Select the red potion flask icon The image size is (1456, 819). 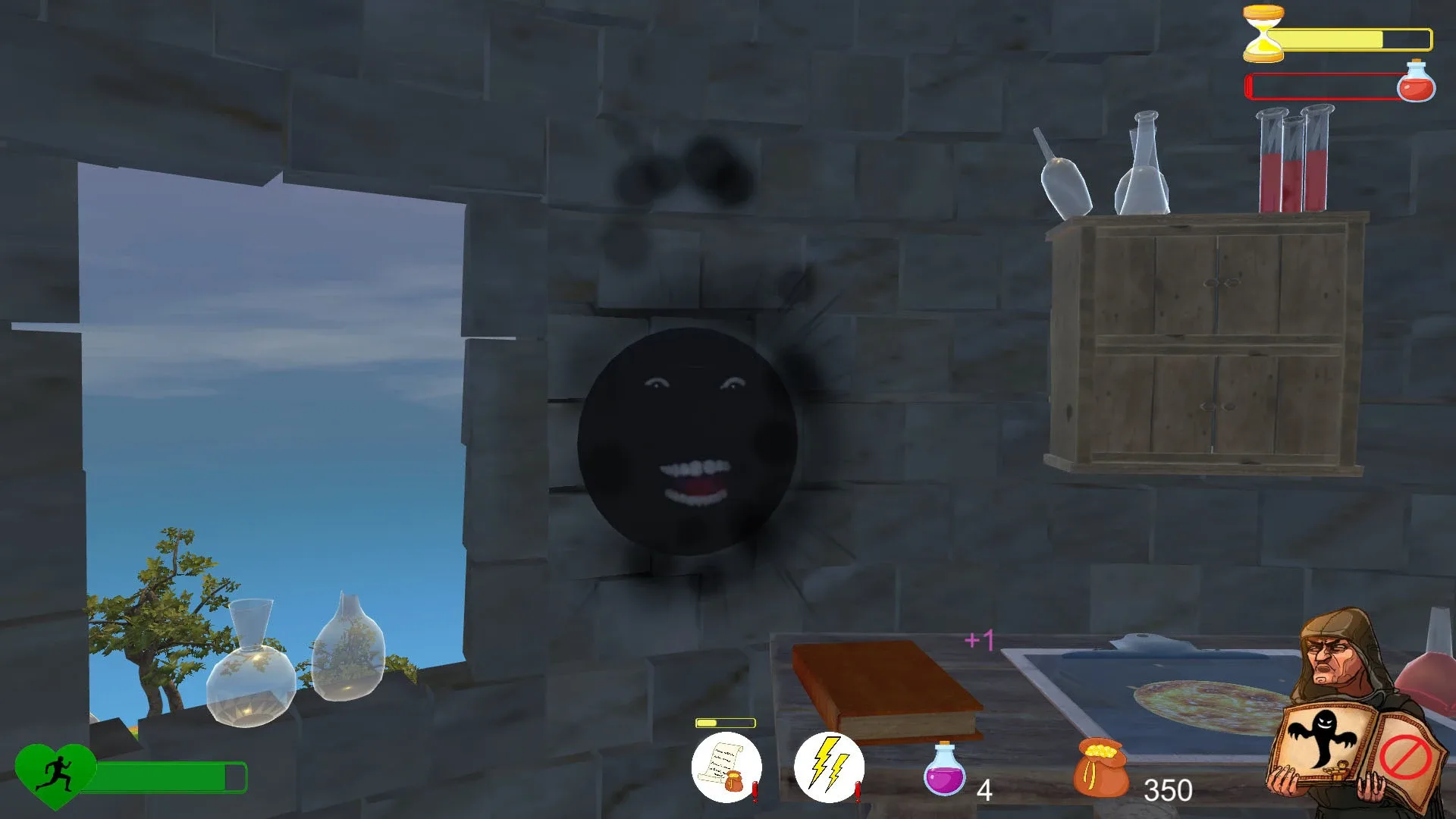1417,85
